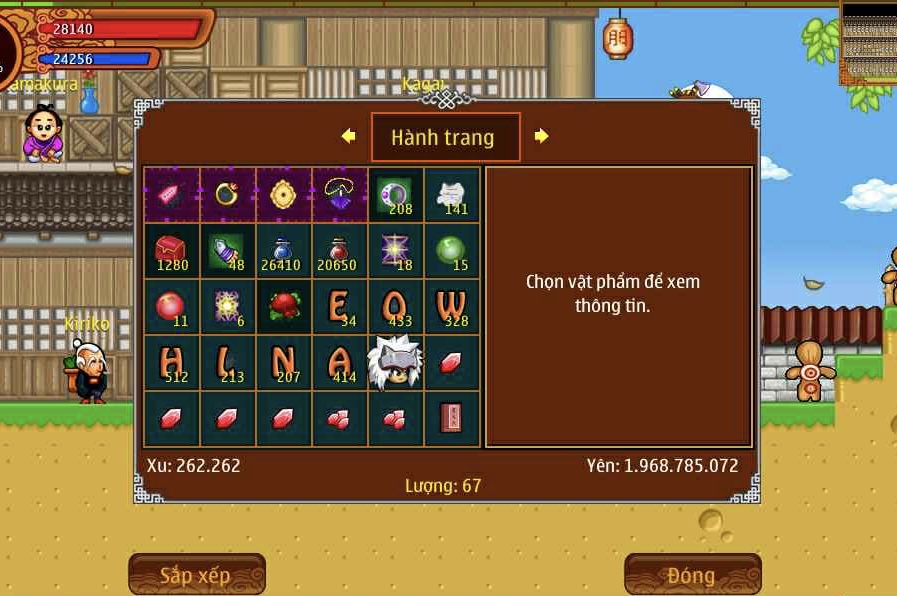The width and height of the screenshot is (897, 596).
Task: Go to the previous tab with left arrow
Action: click(348, 136)
